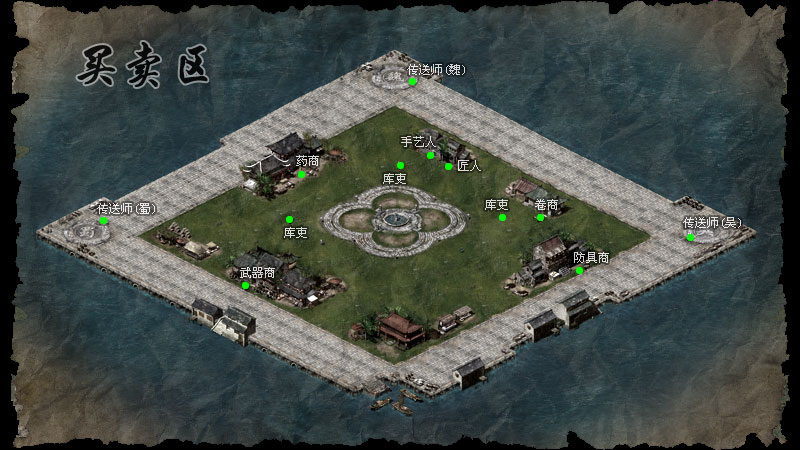800x450 pixels.
Task: Click the 手艺人 craftsman marker
Action: click(431, 155)
